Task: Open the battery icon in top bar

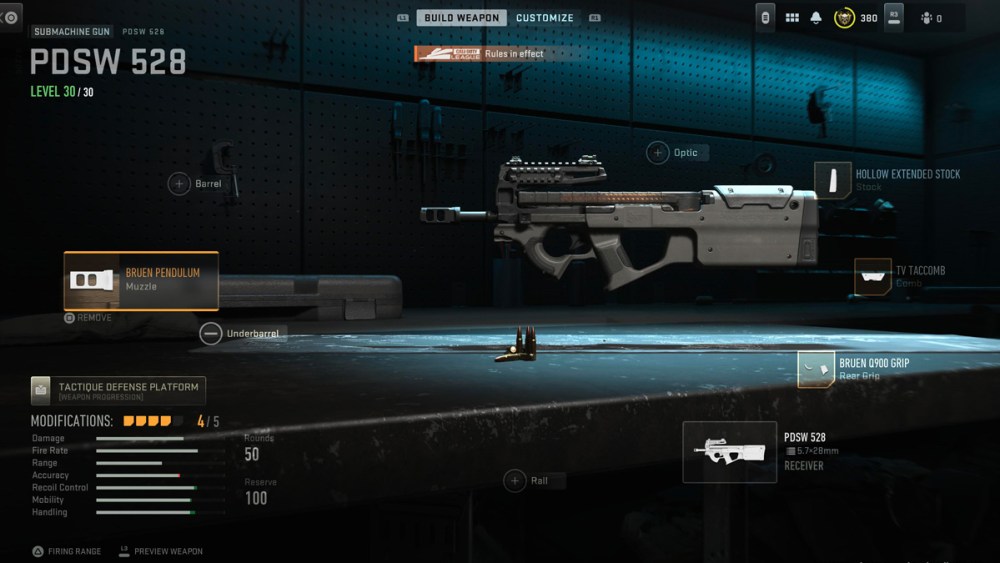Action: click(765, 18)
